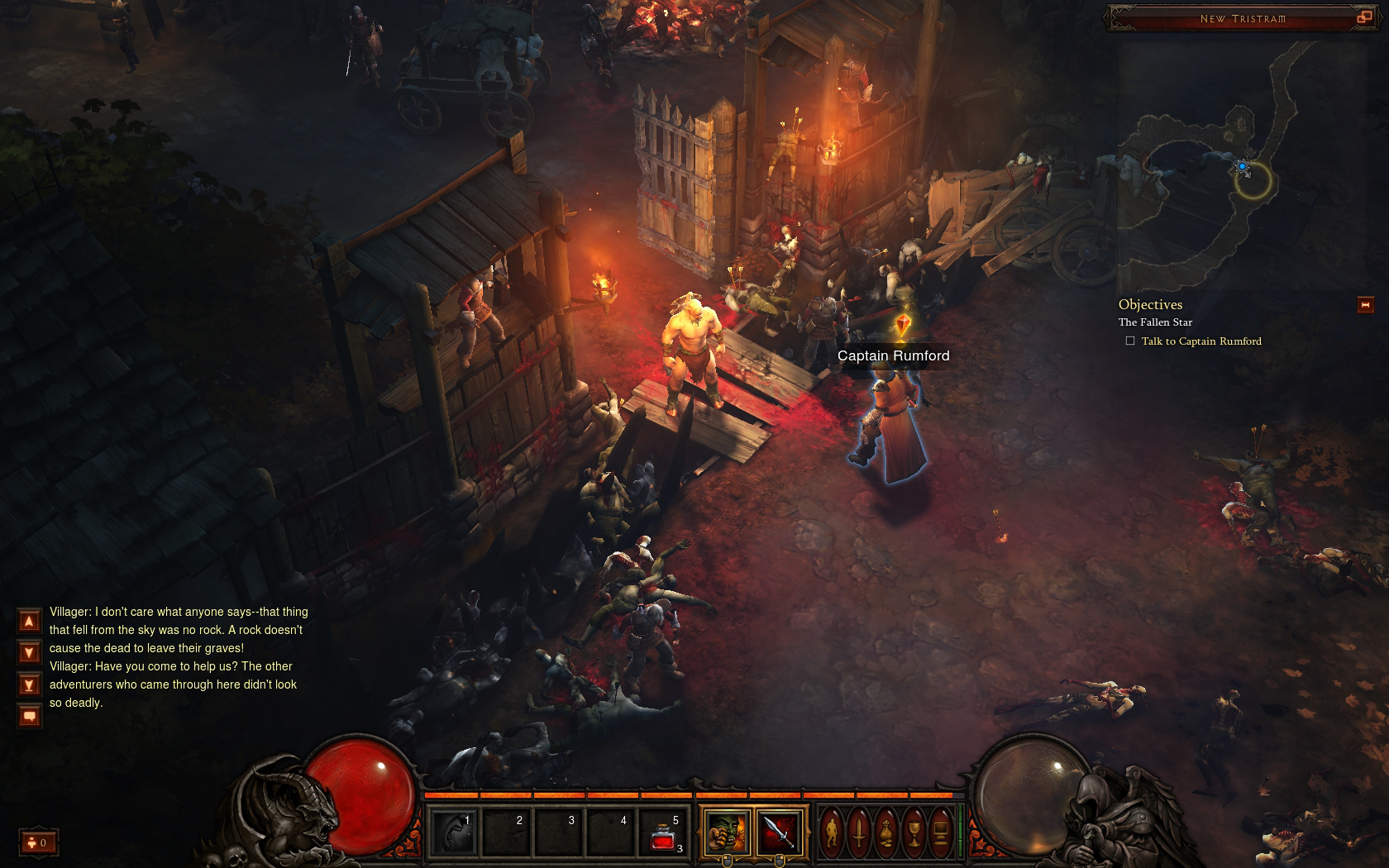The height and width of the screenshot is (868, 1389).
Task: Open the goblet icon menu button
Action: (x=914, y=832)
